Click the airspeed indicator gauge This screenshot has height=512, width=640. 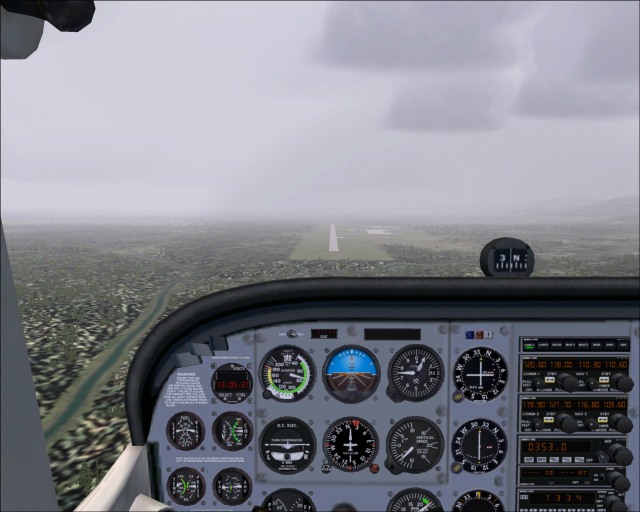tap(287, 373)
